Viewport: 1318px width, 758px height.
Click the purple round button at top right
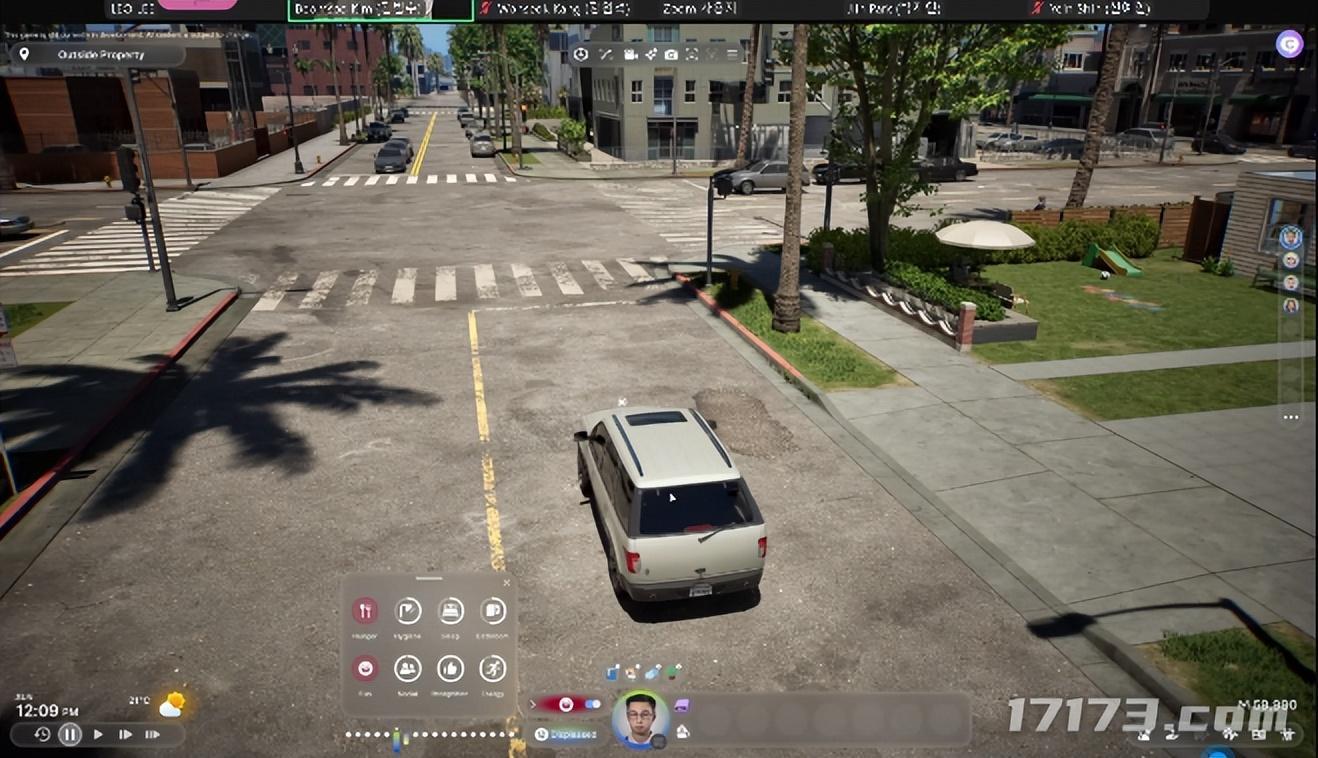[1290, 44]
